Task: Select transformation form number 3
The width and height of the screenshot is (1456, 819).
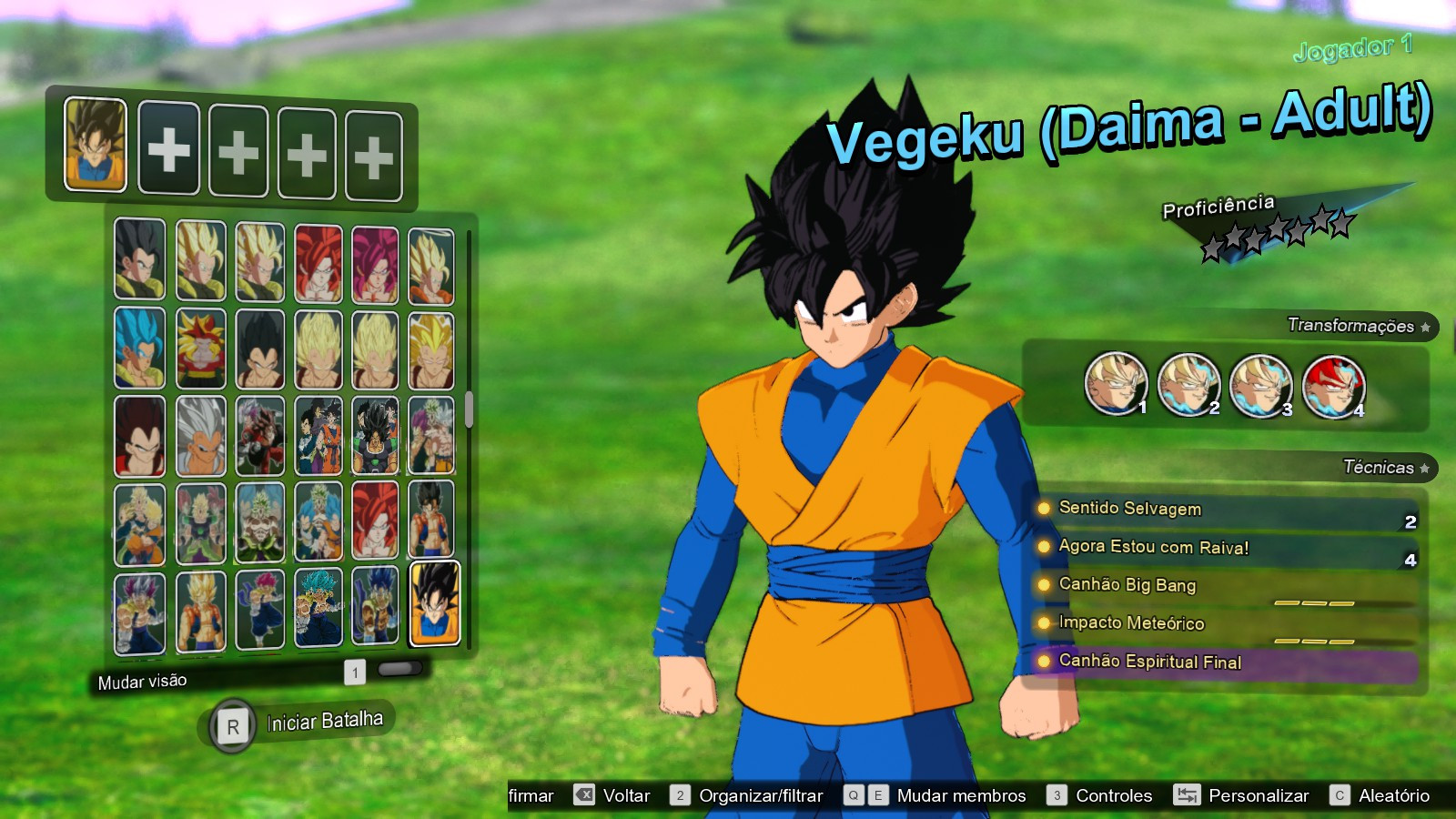Action: tap(1260, 387)
